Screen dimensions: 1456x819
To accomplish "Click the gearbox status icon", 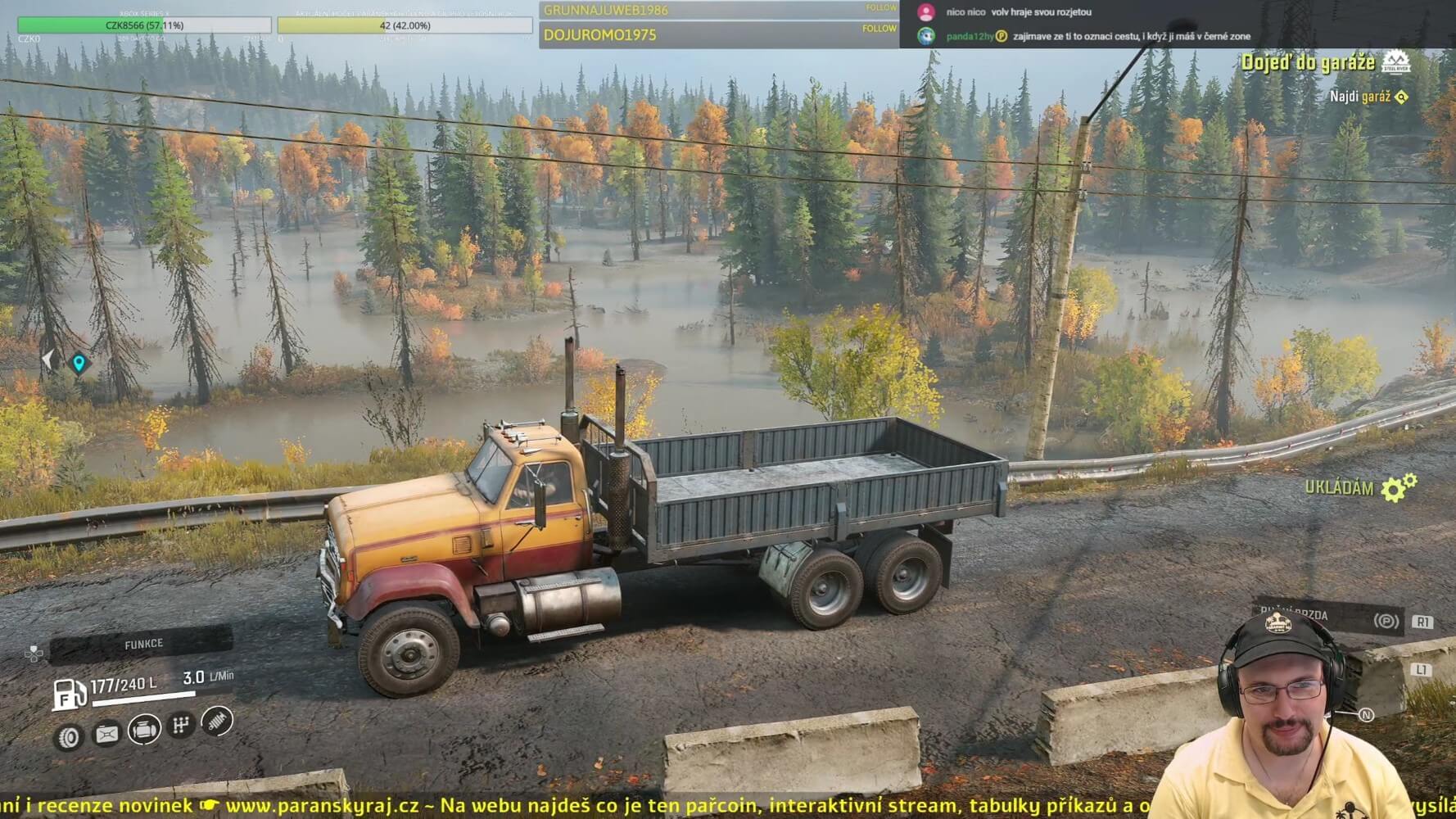I will pos(181,725).
